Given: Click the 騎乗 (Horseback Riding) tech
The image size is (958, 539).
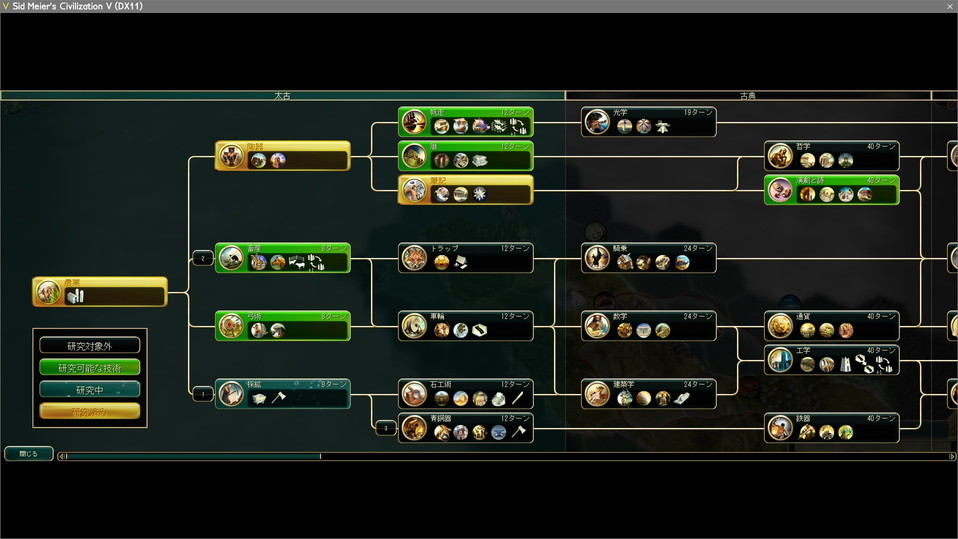Looking at the screenshot, I should (649, 258).
